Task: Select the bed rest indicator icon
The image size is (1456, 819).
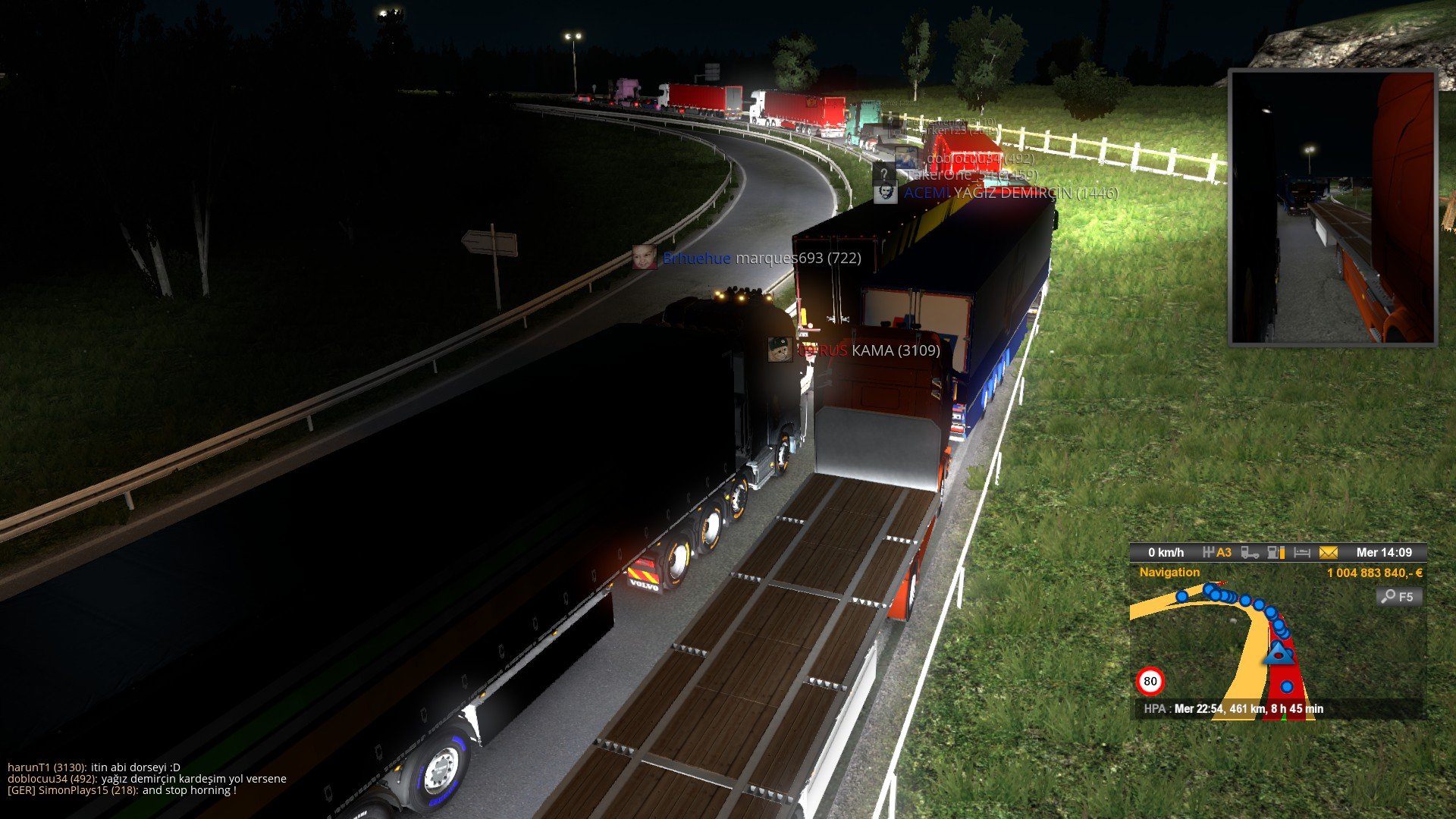Action: pos(1302,553)
